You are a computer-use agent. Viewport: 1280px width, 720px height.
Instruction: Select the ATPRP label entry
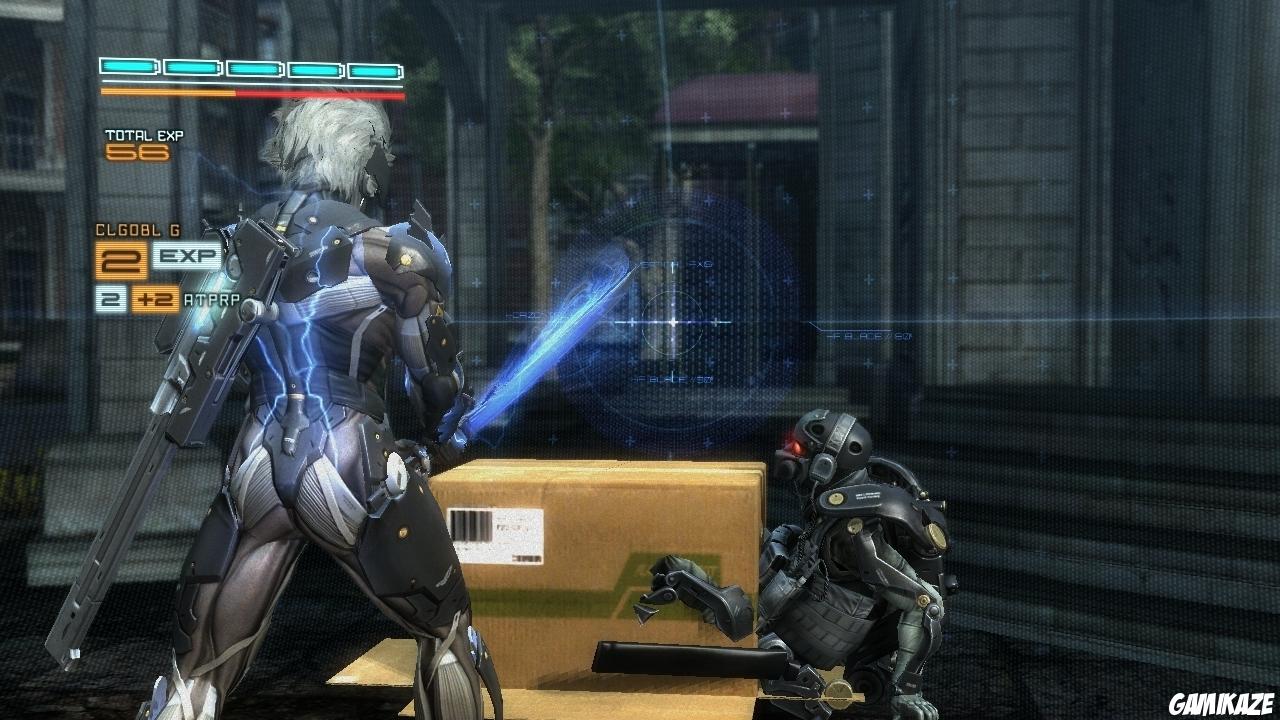coord(210,297)
